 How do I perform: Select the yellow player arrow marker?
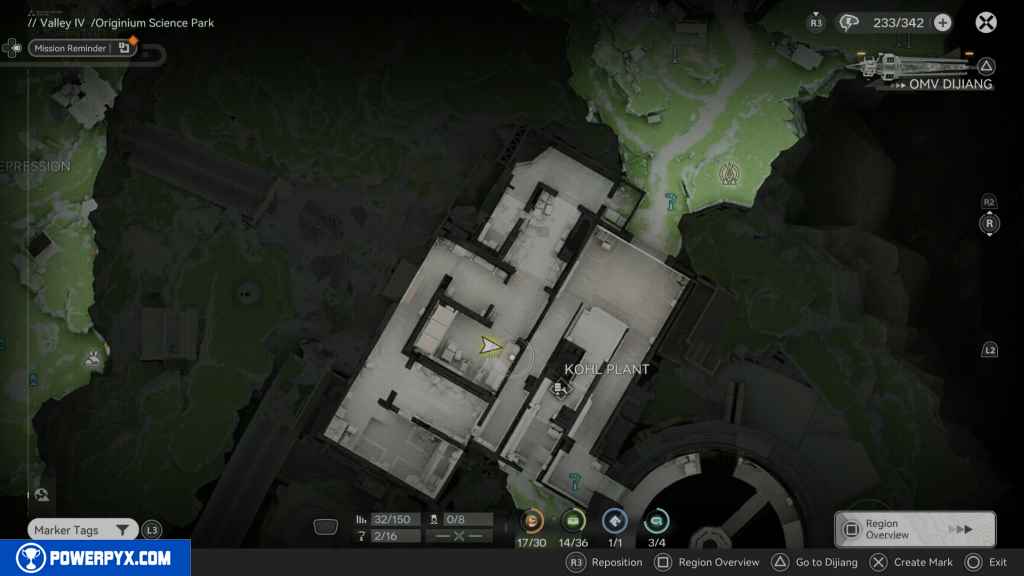pyautogui.click(x=490, y=346)
